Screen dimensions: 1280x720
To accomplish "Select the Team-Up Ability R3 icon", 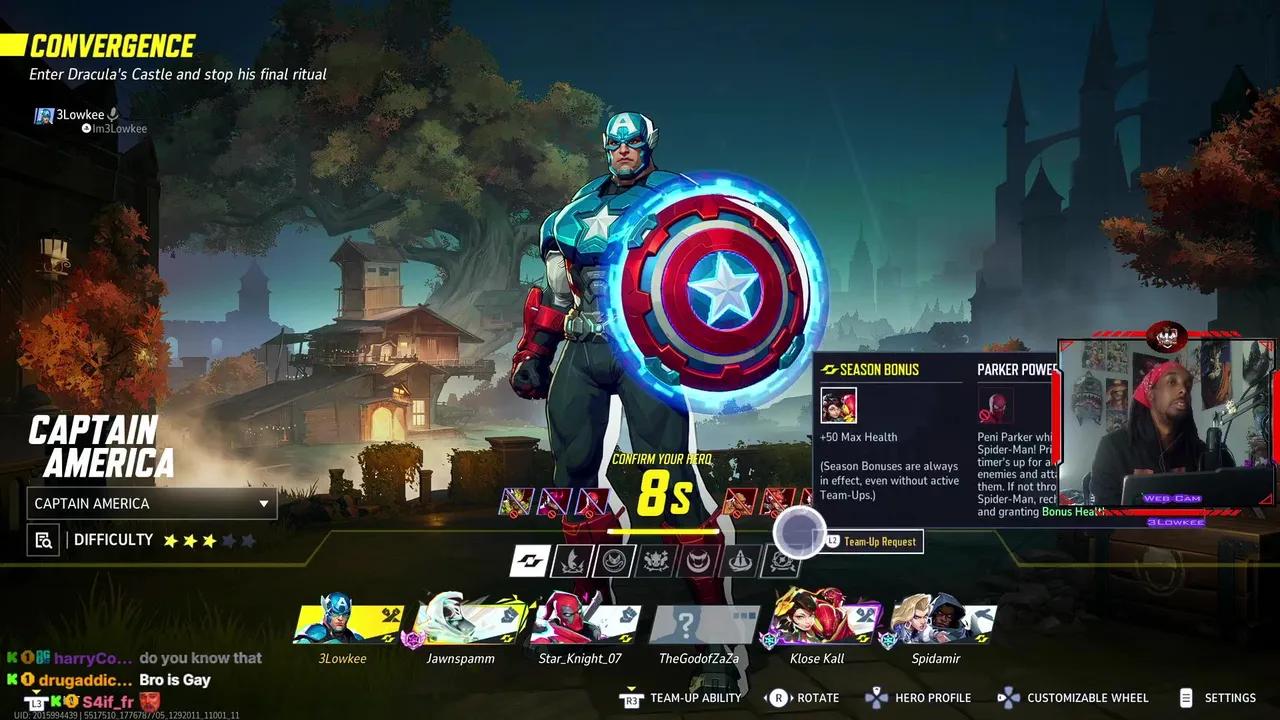I will click(x=631, y=697).
